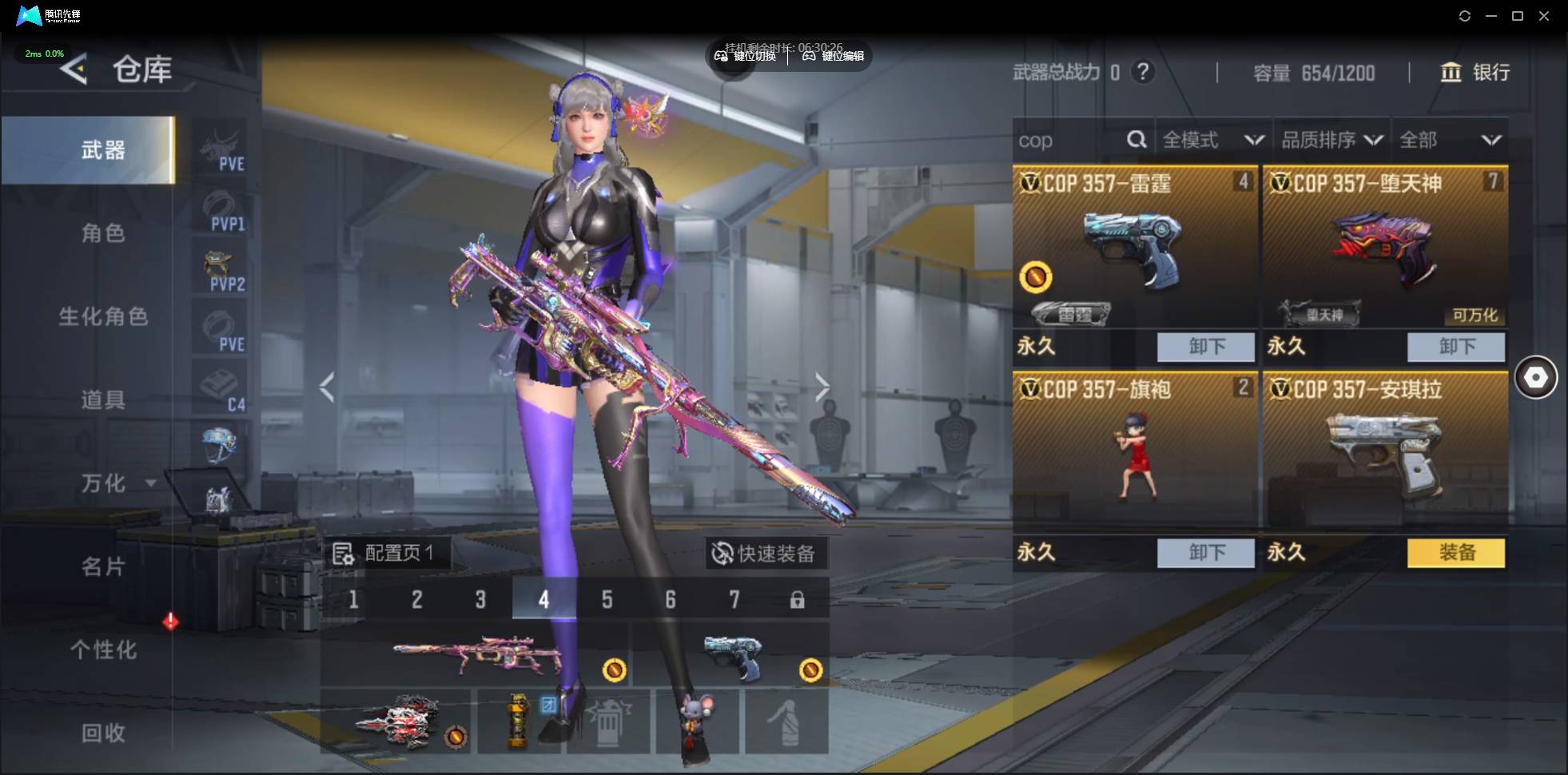Activate 快速装备 quick equip
The width and height of the screenshot is (1568, 775).
[x=766, y=553]
